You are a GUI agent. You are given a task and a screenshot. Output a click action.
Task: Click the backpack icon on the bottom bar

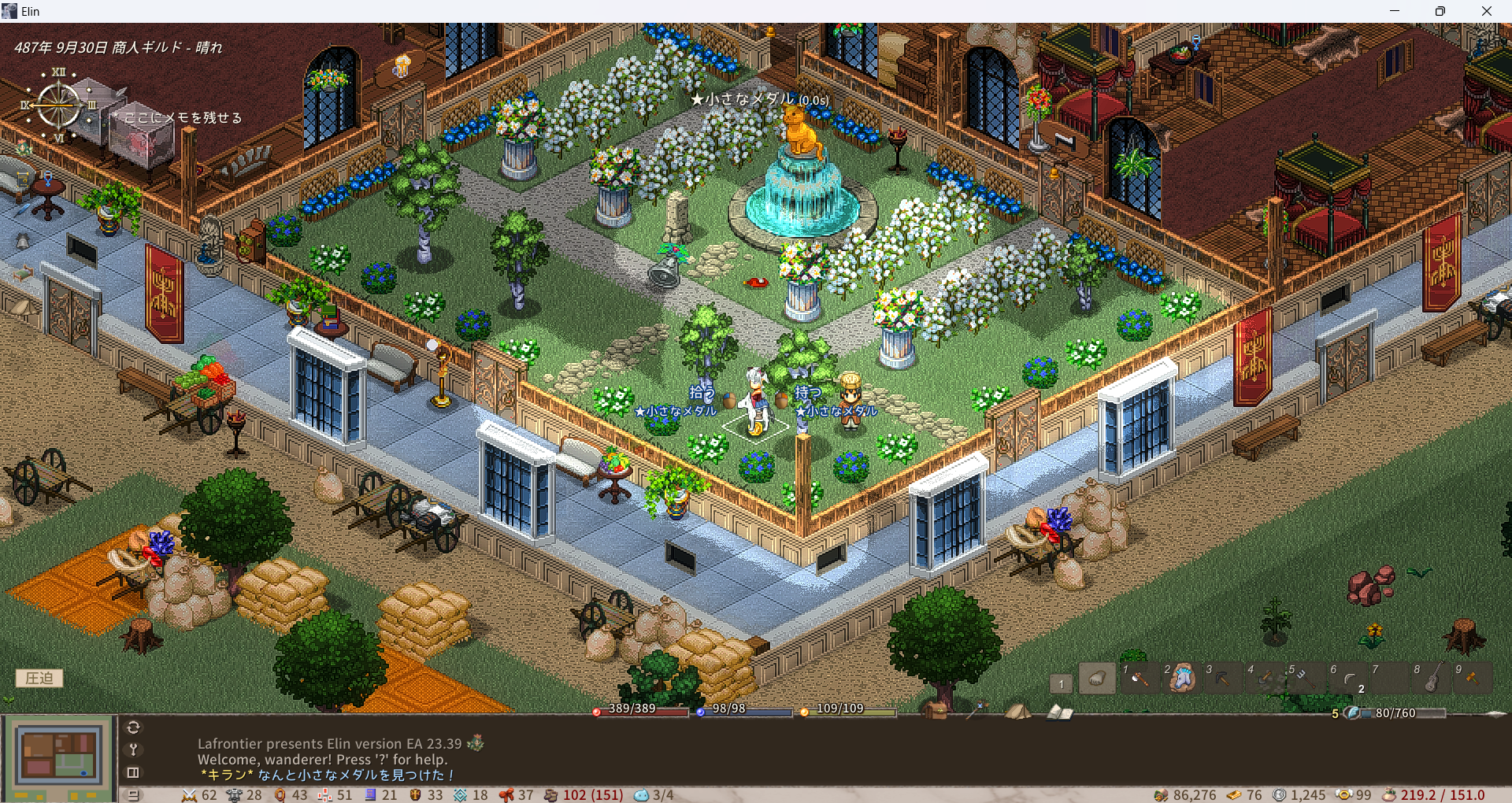(x=936, y=711)
